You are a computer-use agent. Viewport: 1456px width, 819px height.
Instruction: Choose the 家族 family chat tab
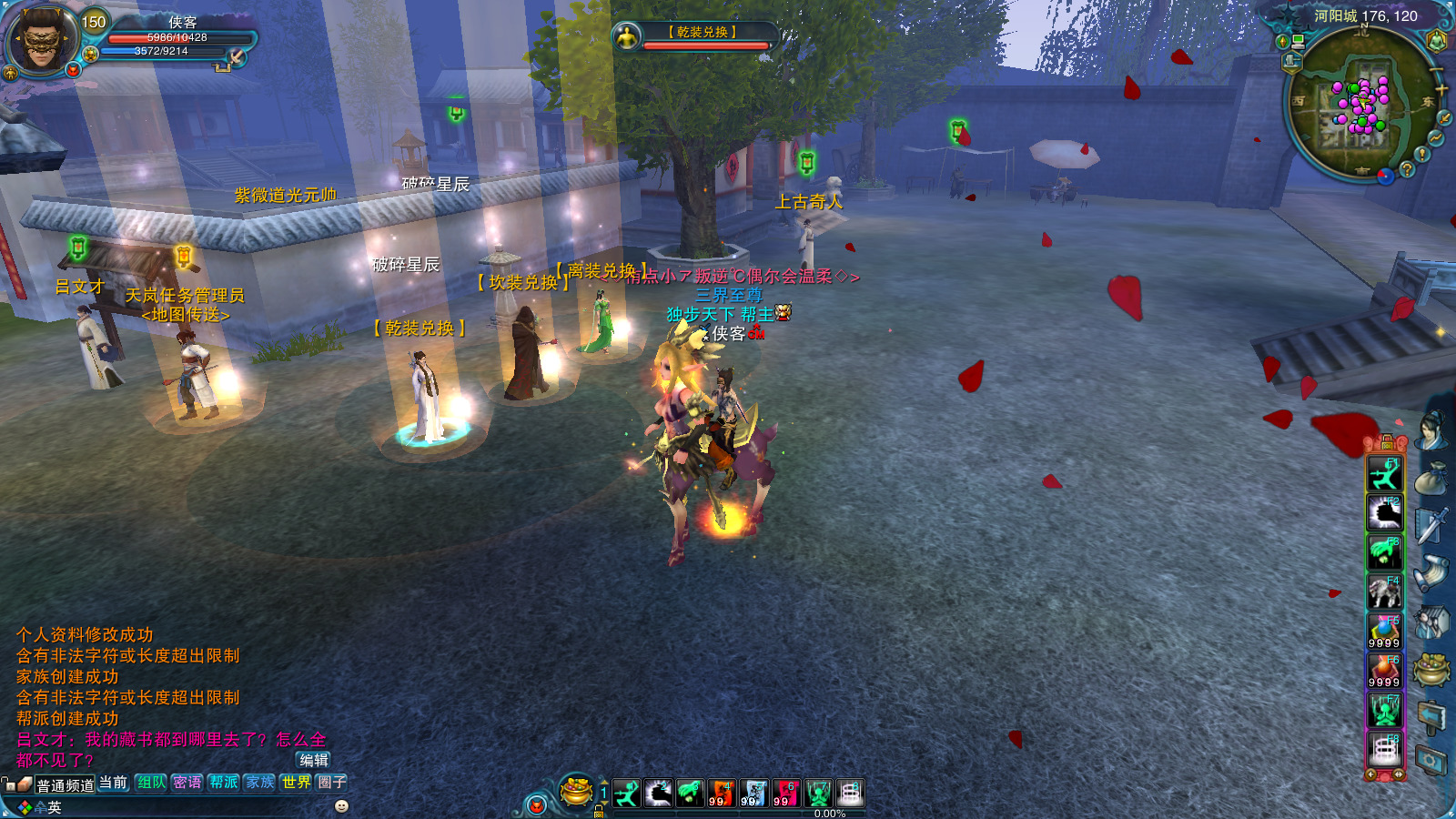point(260,783)
